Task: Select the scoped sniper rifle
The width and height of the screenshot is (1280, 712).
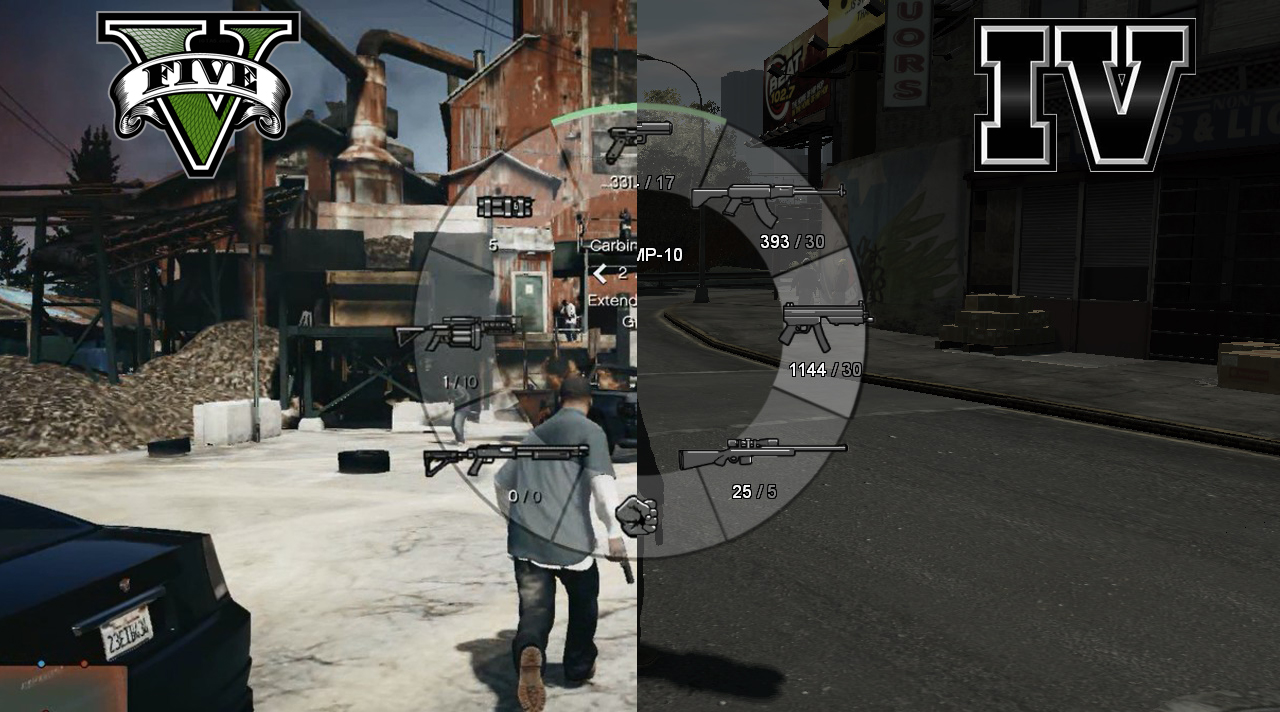Action: [x=762, y=455]
